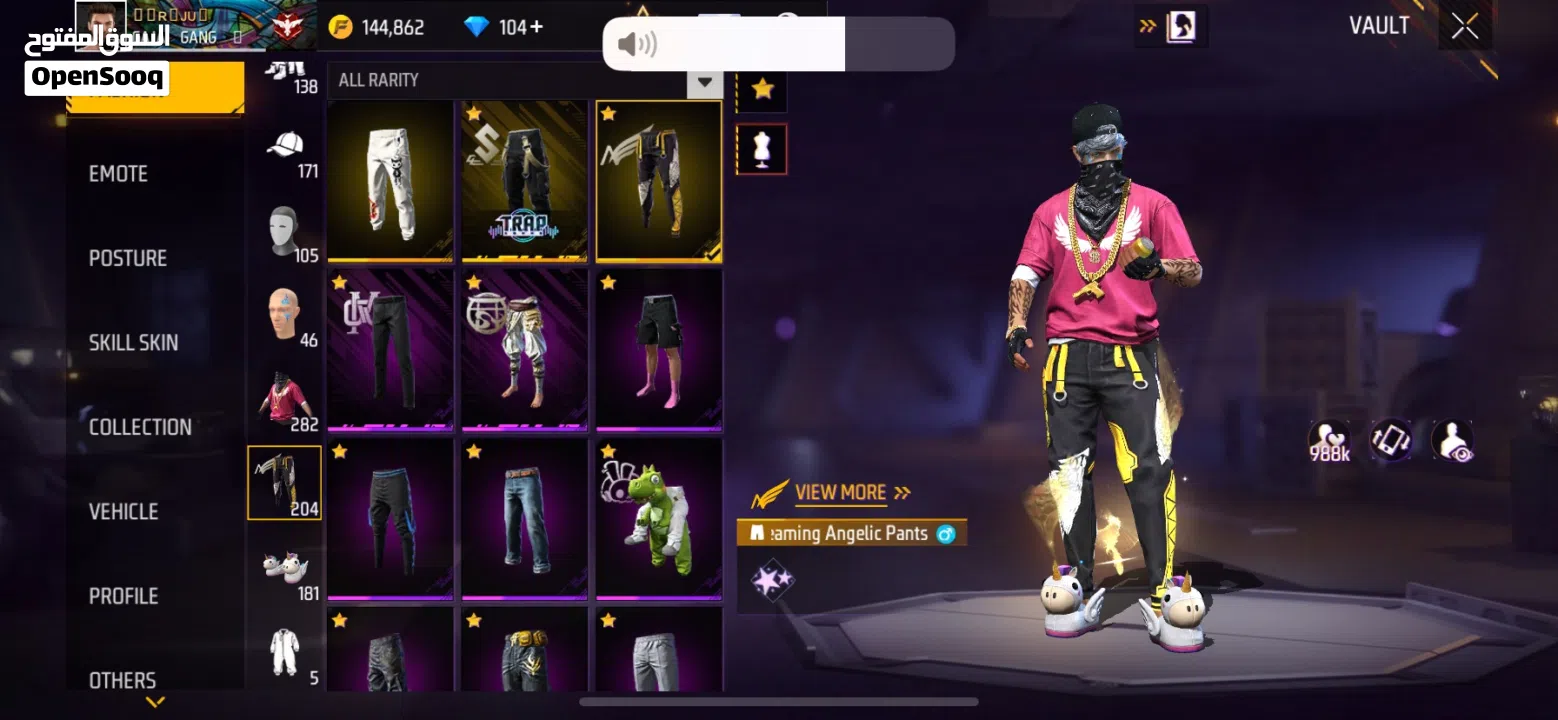The width and height of the screenshot is (1558, 720).
Task: Open the All Rarity dropdown
Action: [x=524, y=80]
